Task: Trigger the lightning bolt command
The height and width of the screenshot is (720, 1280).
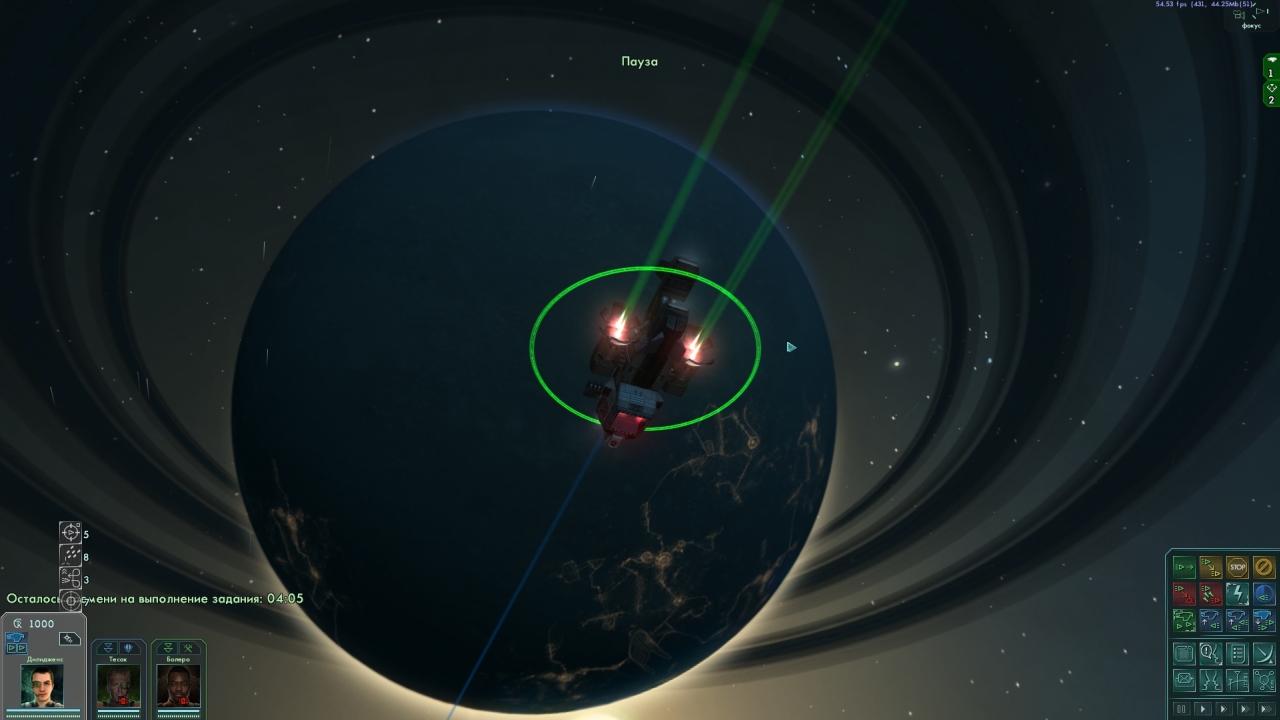Action: (x=1237, y=594)
